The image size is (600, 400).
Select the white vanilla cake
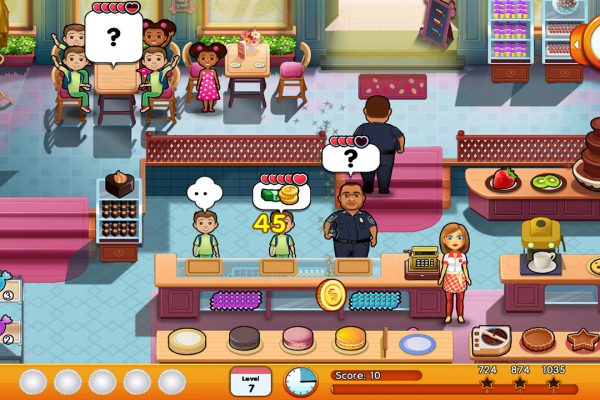187,340
